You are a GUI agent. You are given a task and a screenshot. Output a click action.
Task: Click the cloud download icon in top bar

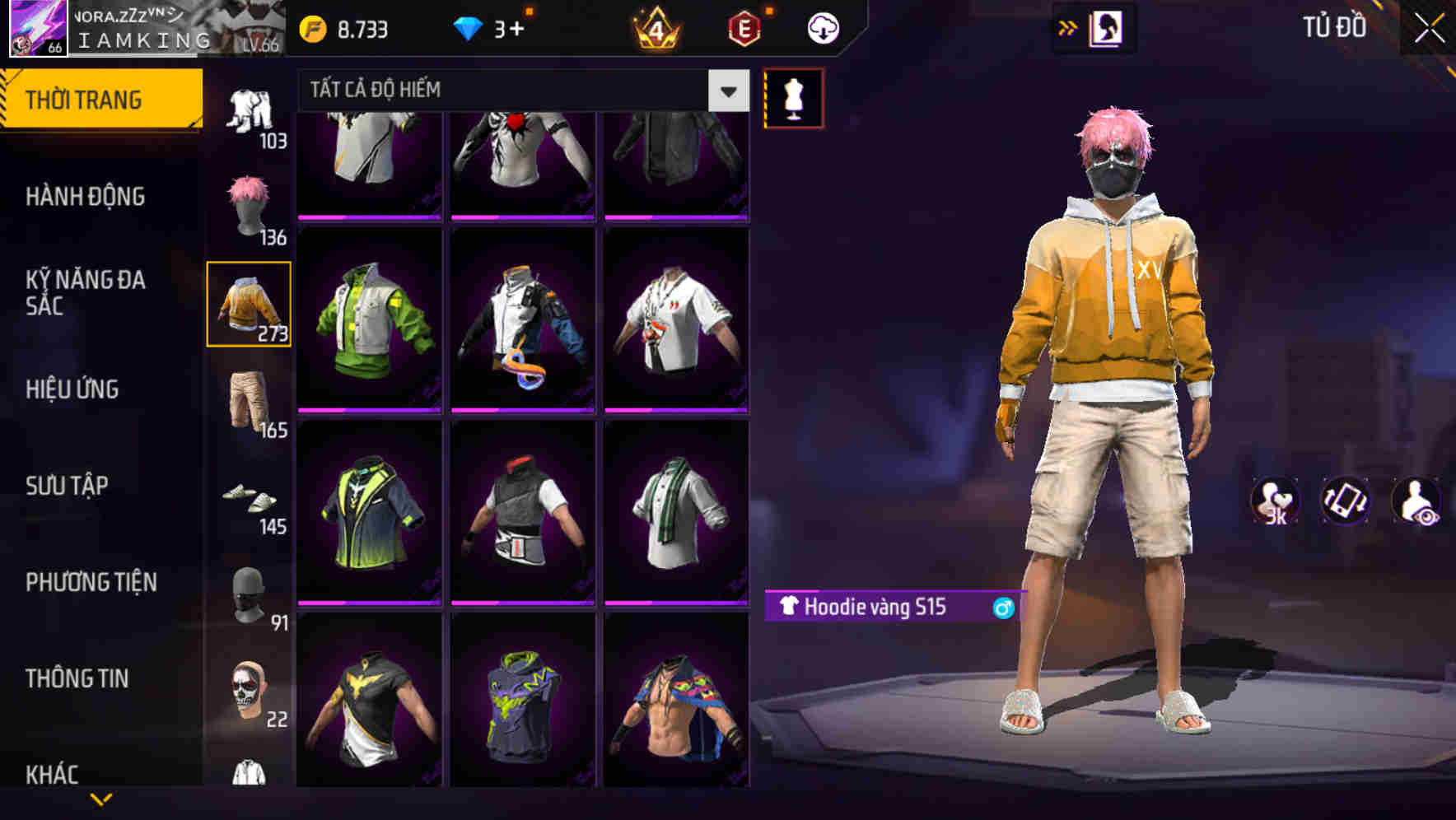point(823,26)
